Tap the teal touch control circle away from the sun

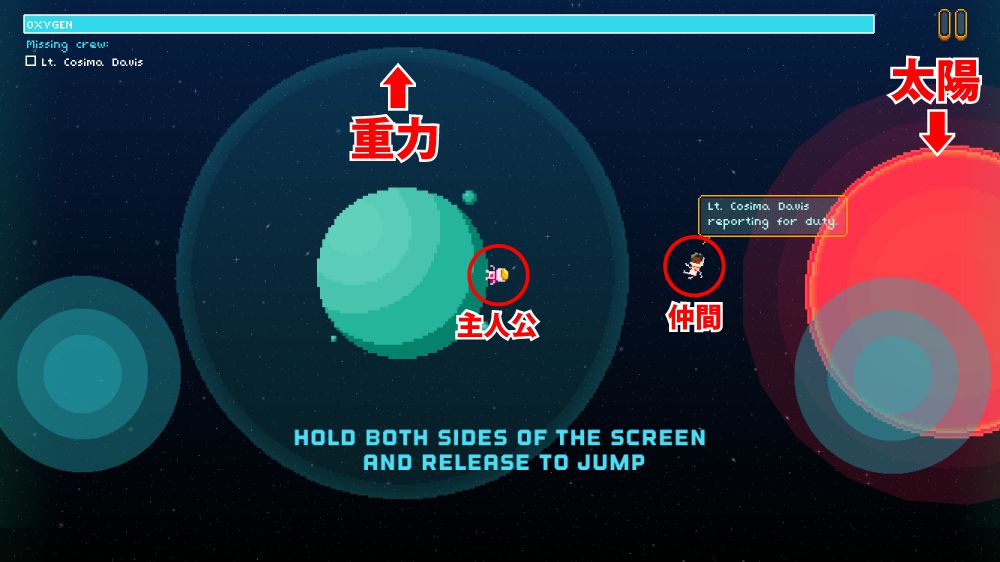(83, 374)
